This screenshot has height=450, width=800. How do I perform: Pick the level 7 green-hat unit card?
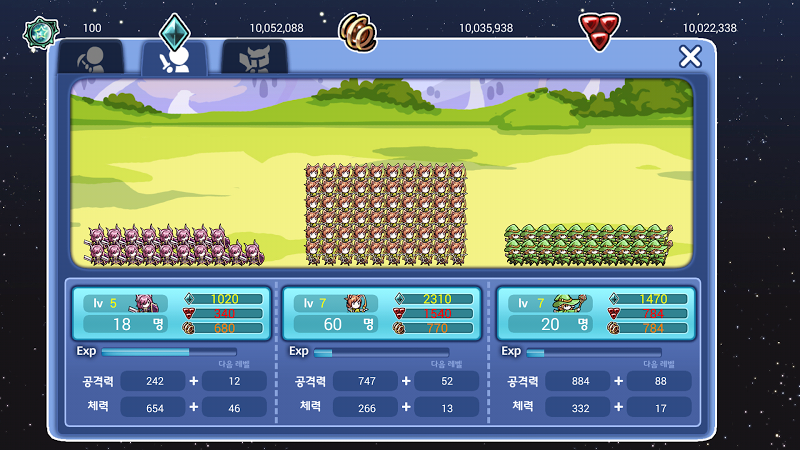[x=597, y=312]
